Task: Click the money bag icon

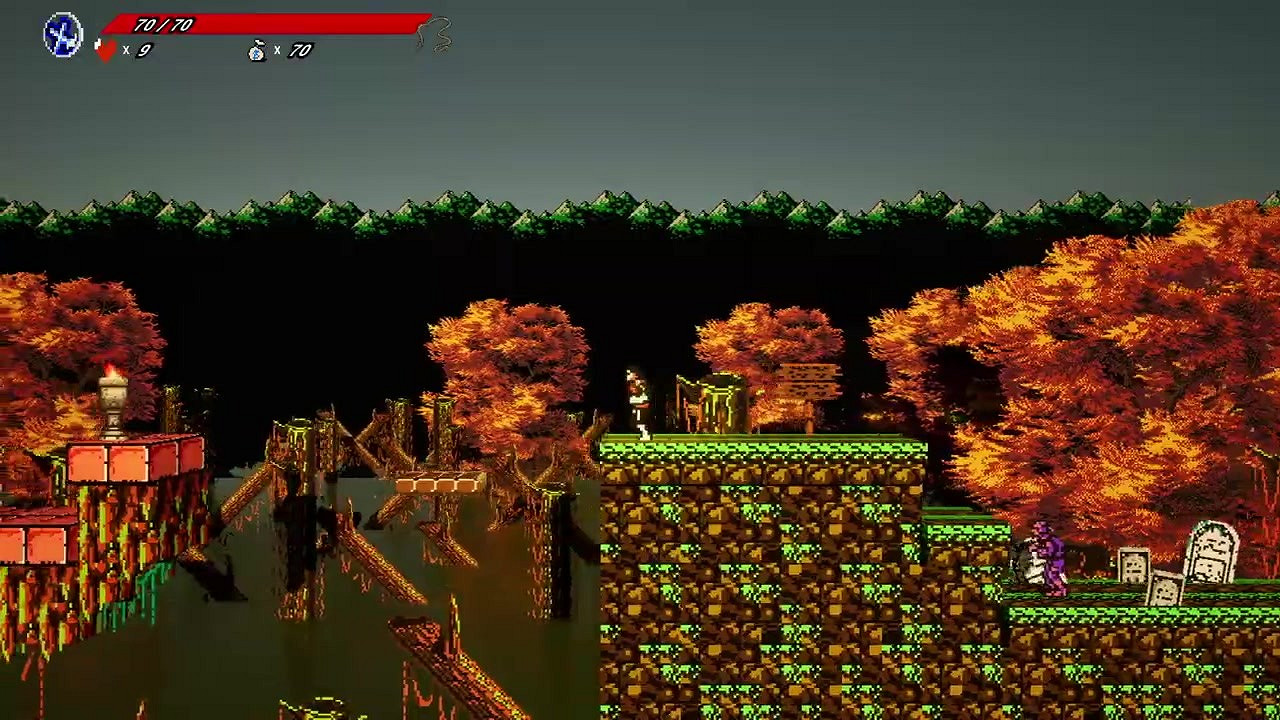Action: (x=256, y=50)
